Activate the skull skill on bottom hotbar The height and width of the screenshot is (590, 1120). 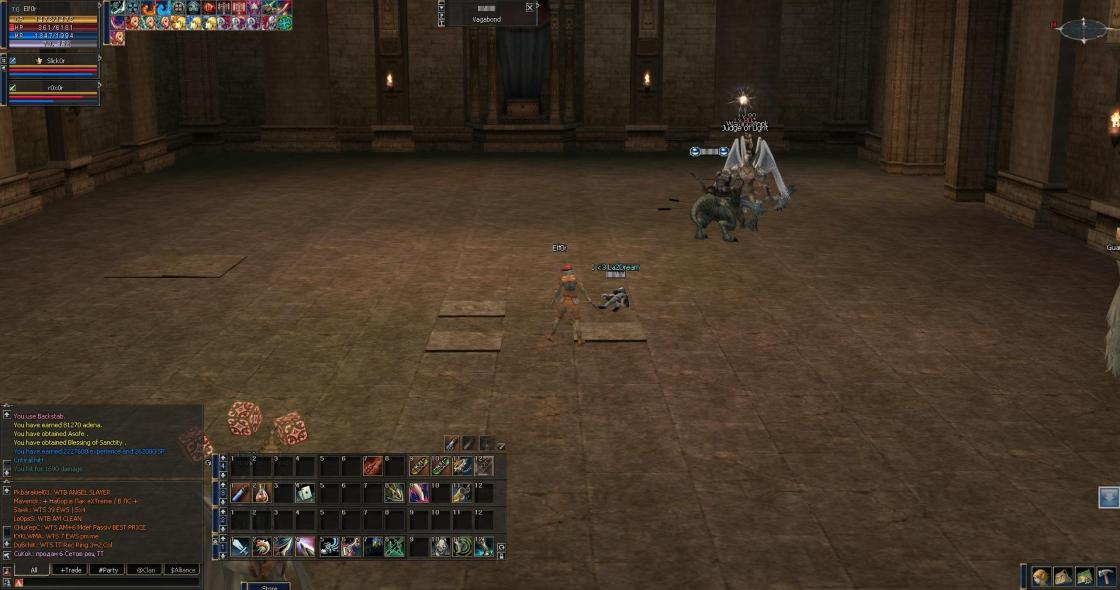[440, 547]
